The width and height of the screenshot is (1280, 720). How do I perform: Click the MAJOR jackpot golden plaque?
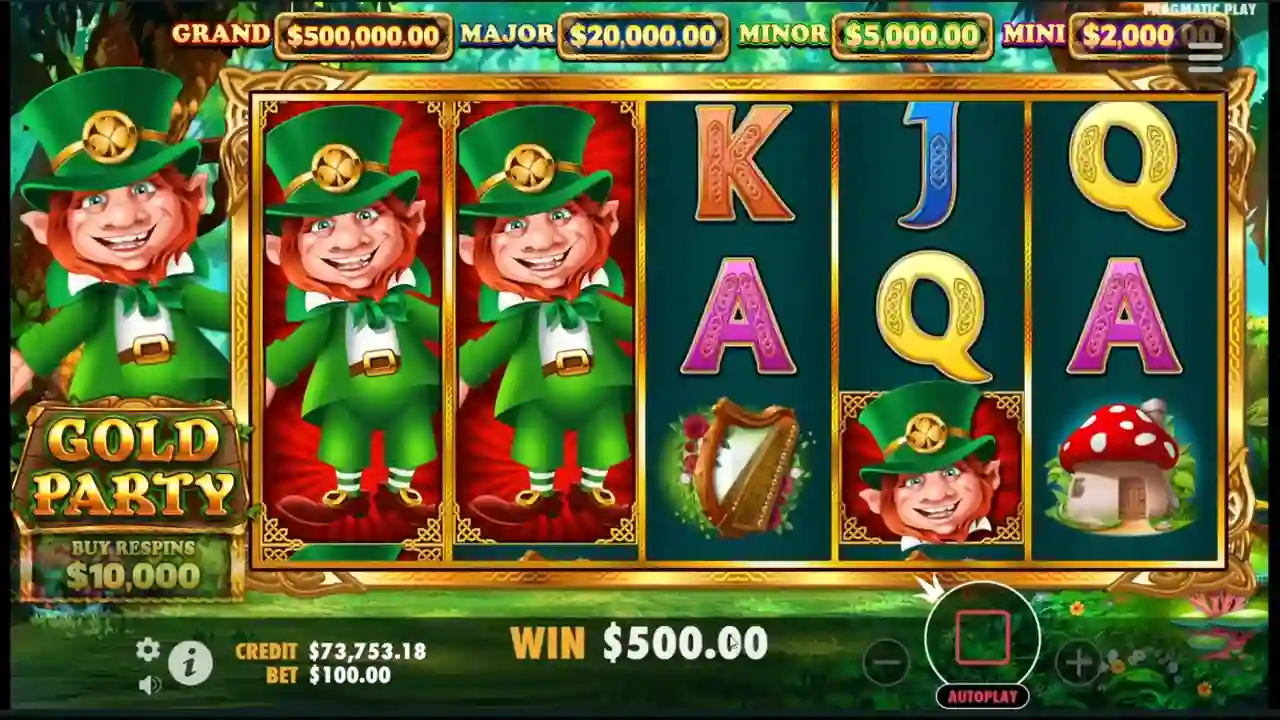[x=644, y=35]
